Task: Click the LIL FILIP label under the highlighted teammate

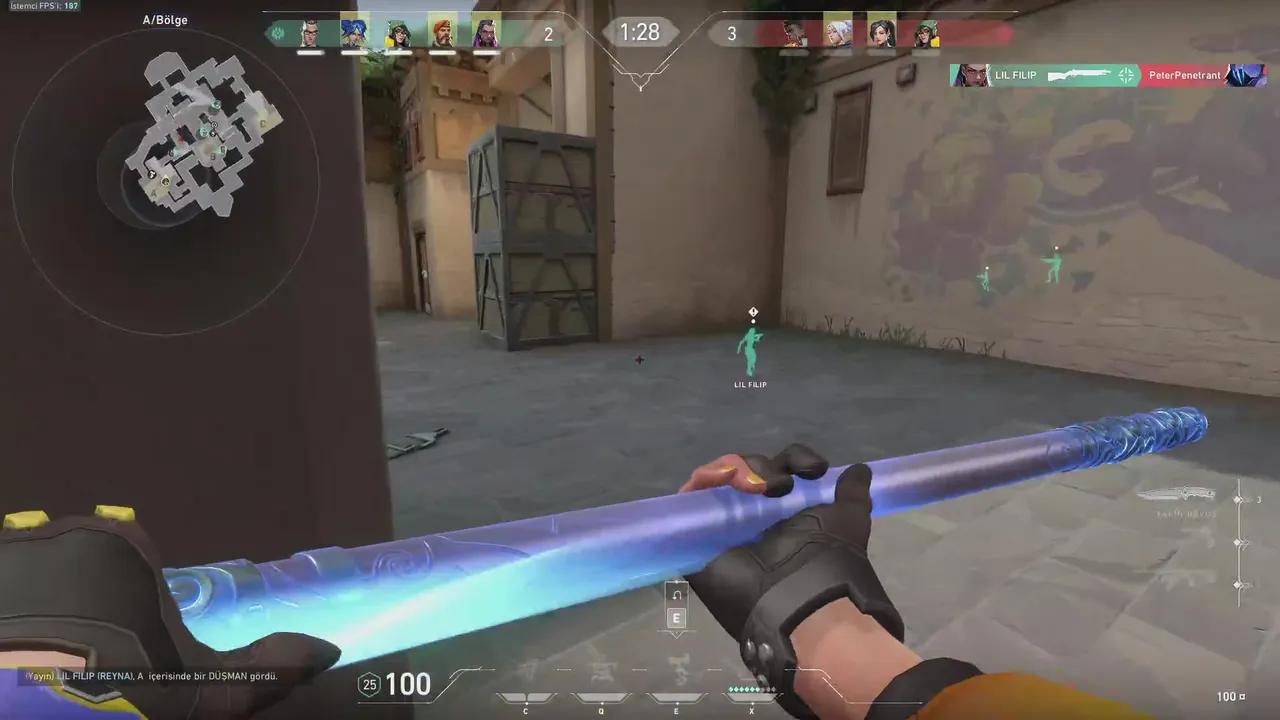Action: [750, 384]
